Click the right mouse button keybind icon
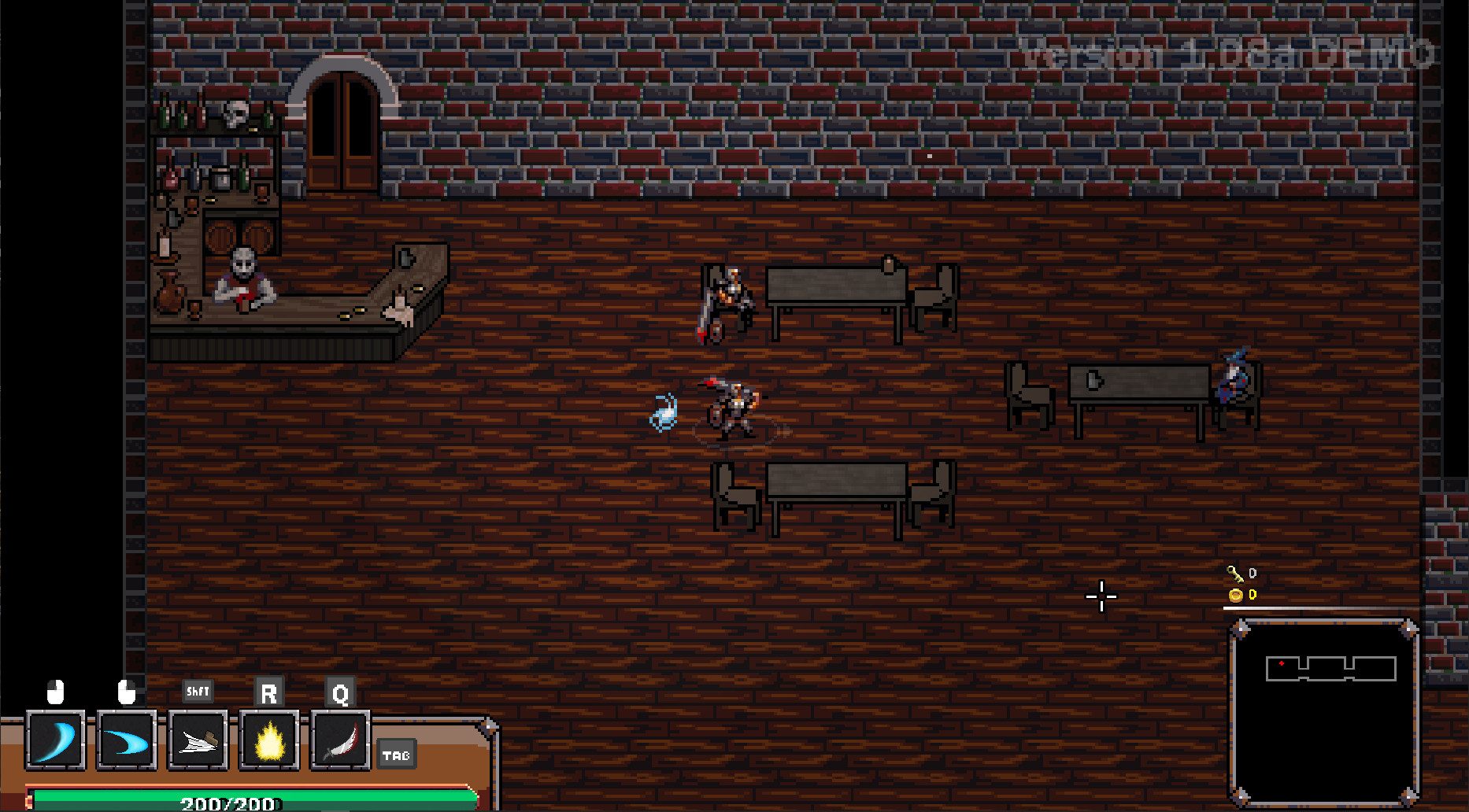The height and width of the screenshot is (812, 1469). [x=126, y=692]
